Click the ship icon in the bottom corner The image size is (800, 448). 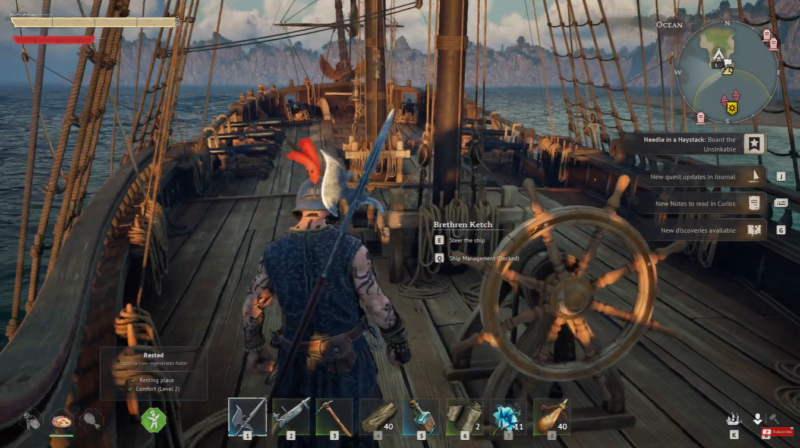coord(733,419)
